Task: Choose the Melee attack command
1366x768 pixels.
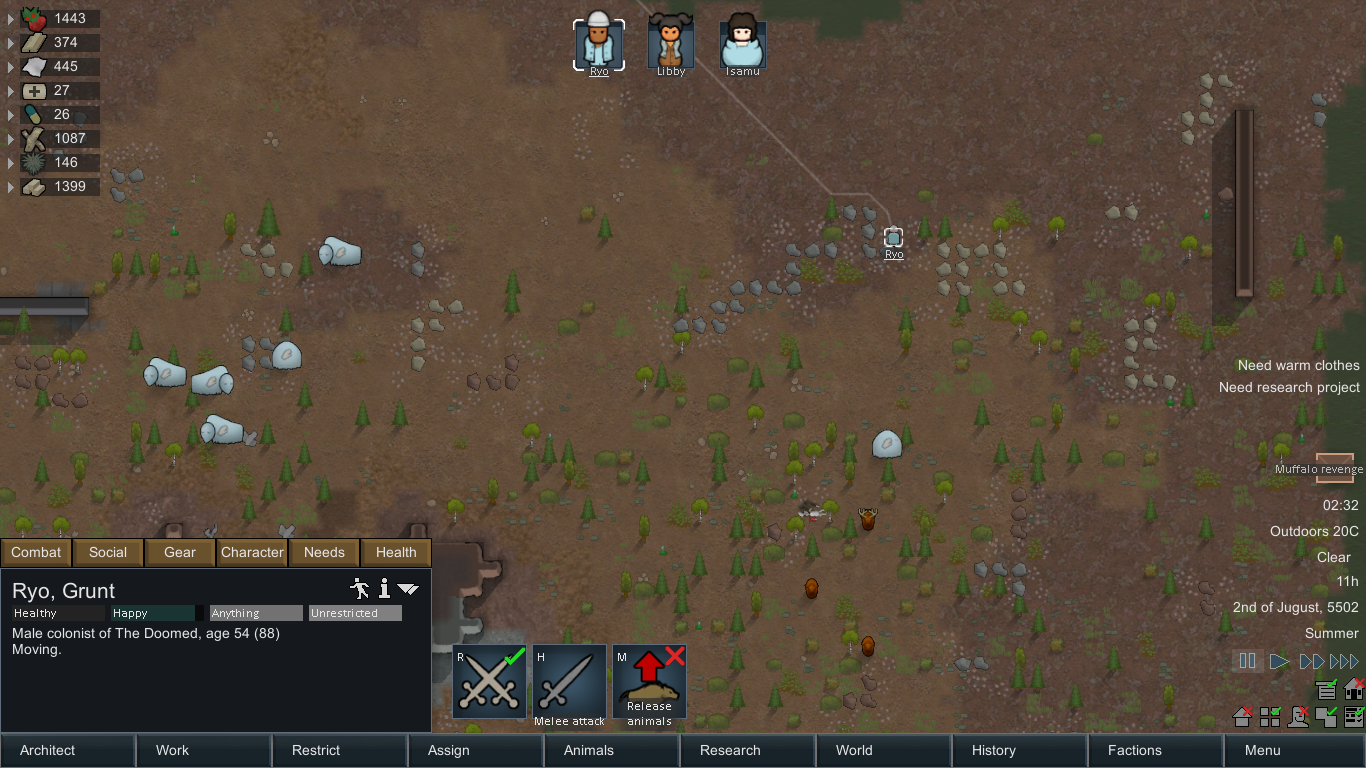Action: [569, 681]
